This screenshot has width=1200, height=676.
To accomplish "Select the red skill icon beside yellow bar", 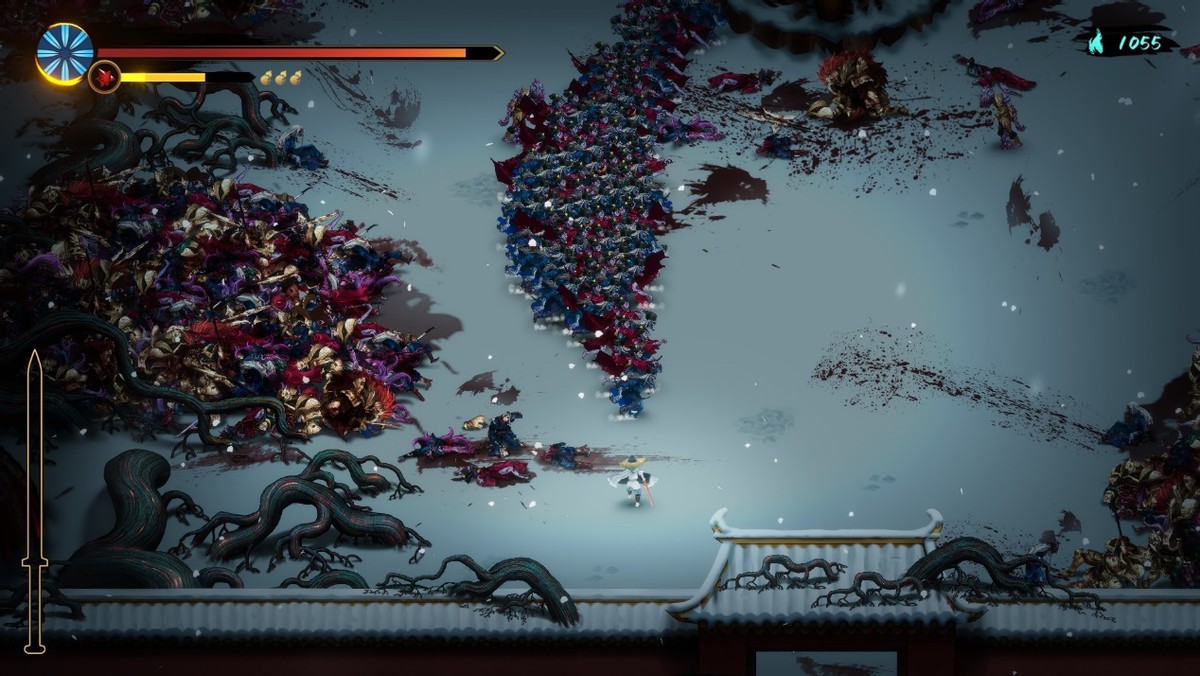I will [104, 77].
